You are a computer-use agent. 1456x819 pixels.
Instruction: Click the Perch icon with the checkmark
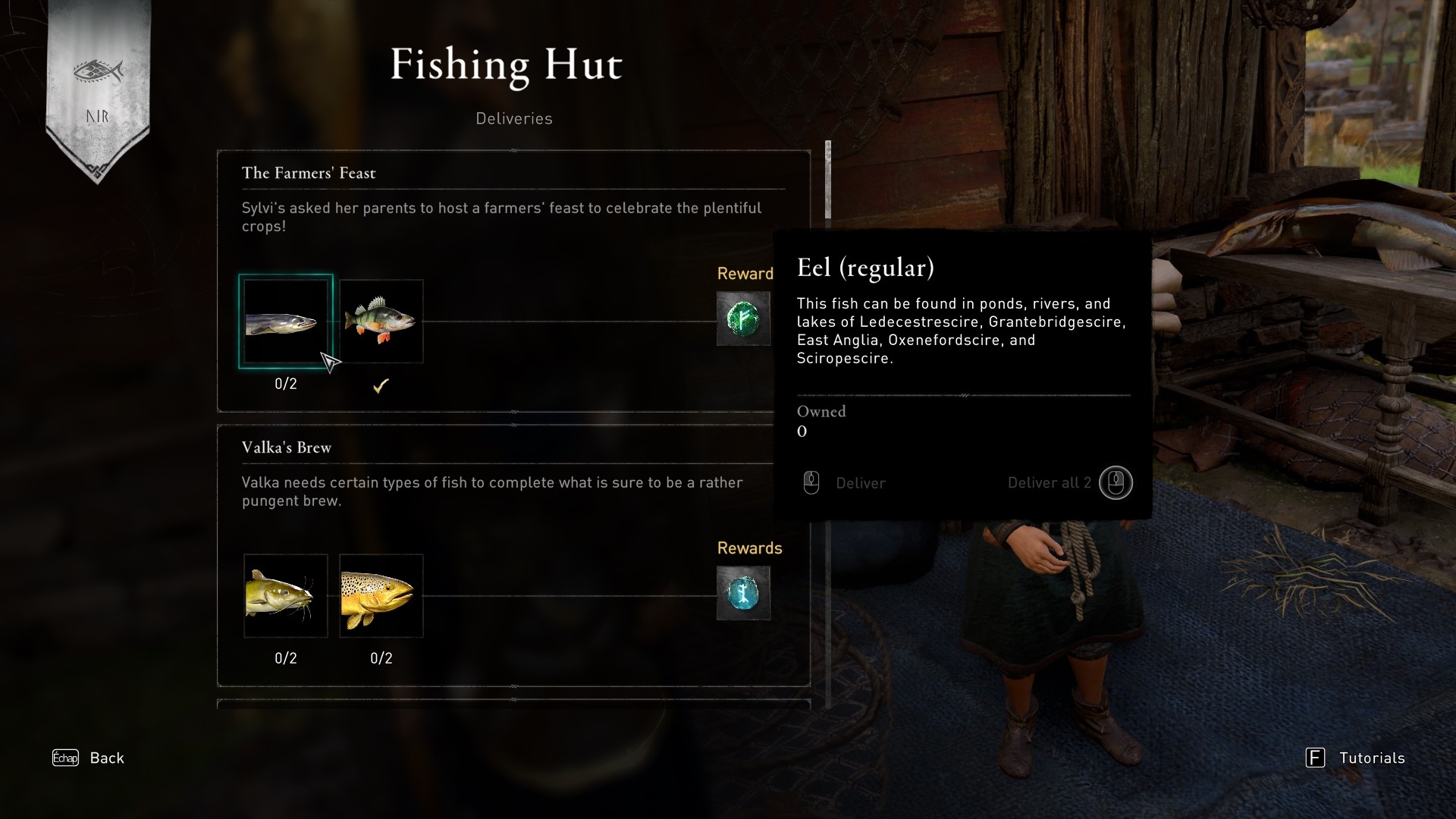coord(381,321)
